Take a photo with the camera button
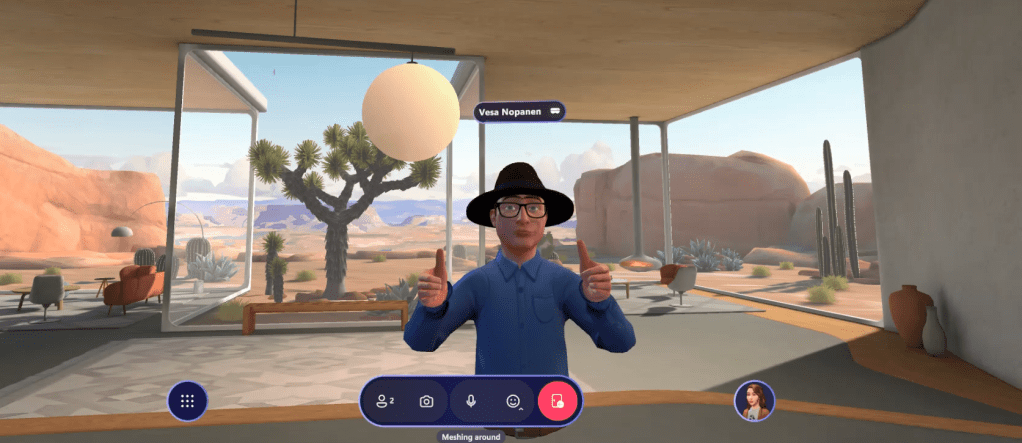Viewport: 1022px width, 443px height. tap(427, 401)
